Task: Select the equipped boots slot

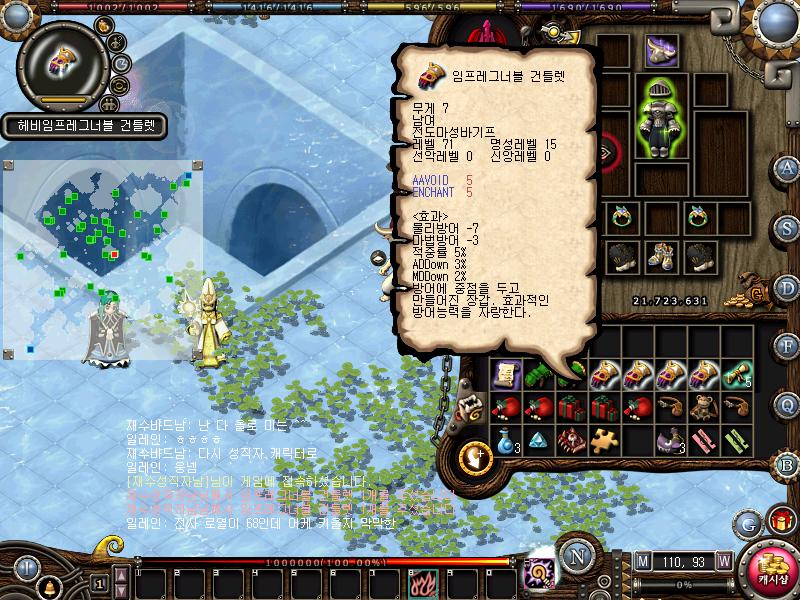Action: coord(659,258)
